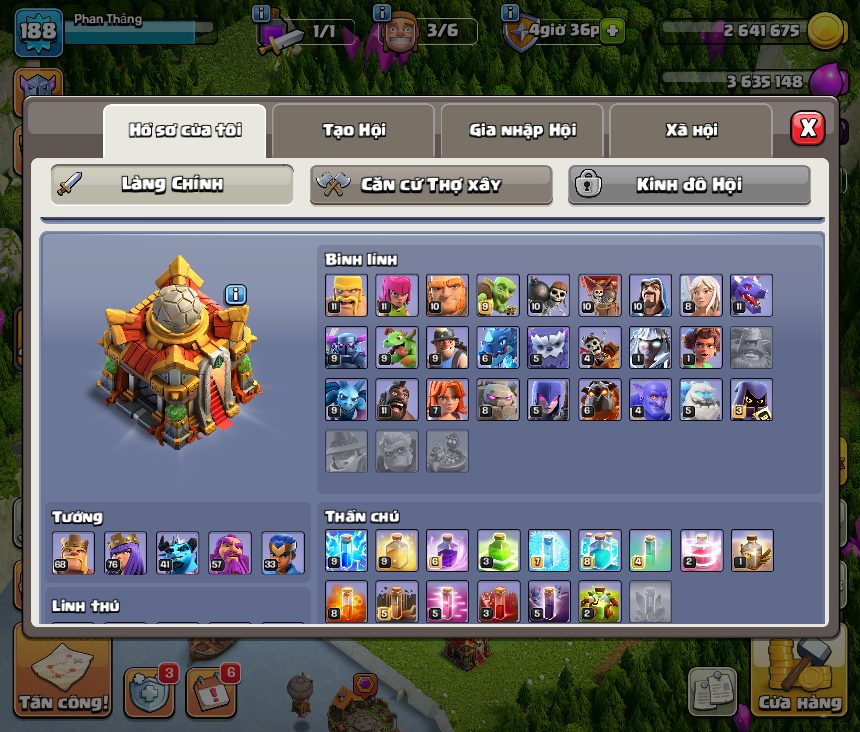Select the Xã hội tab

pyautogui.click(x=691, y=130)
